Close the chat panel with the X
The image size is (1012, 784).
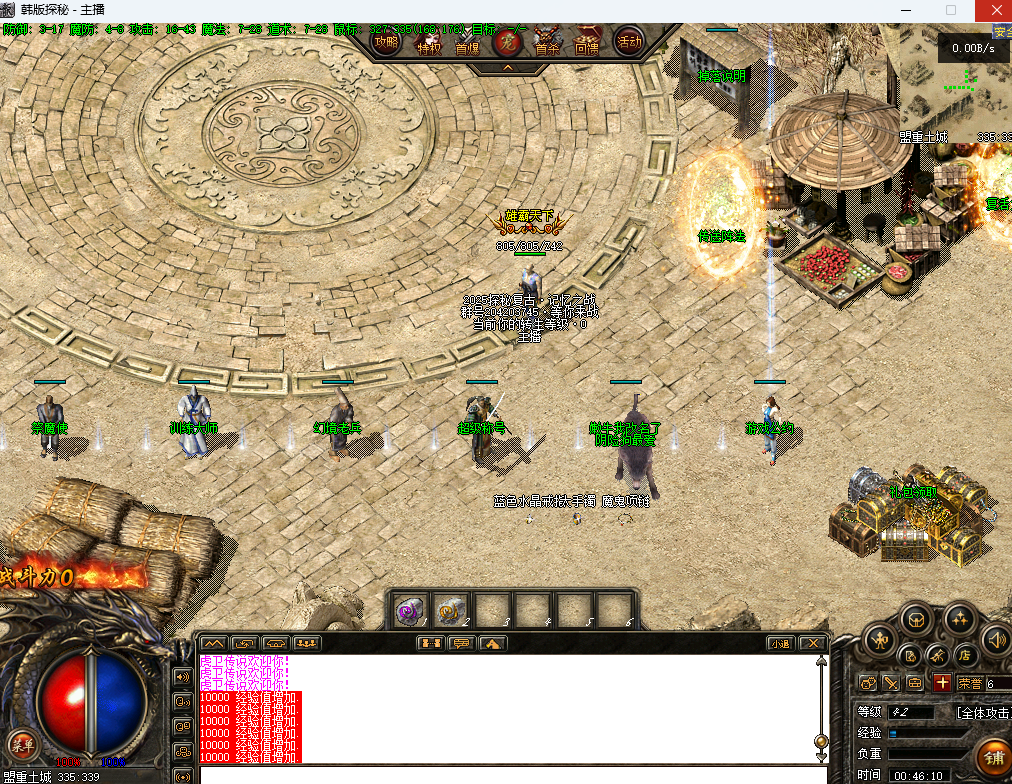(x=813, y=643)
